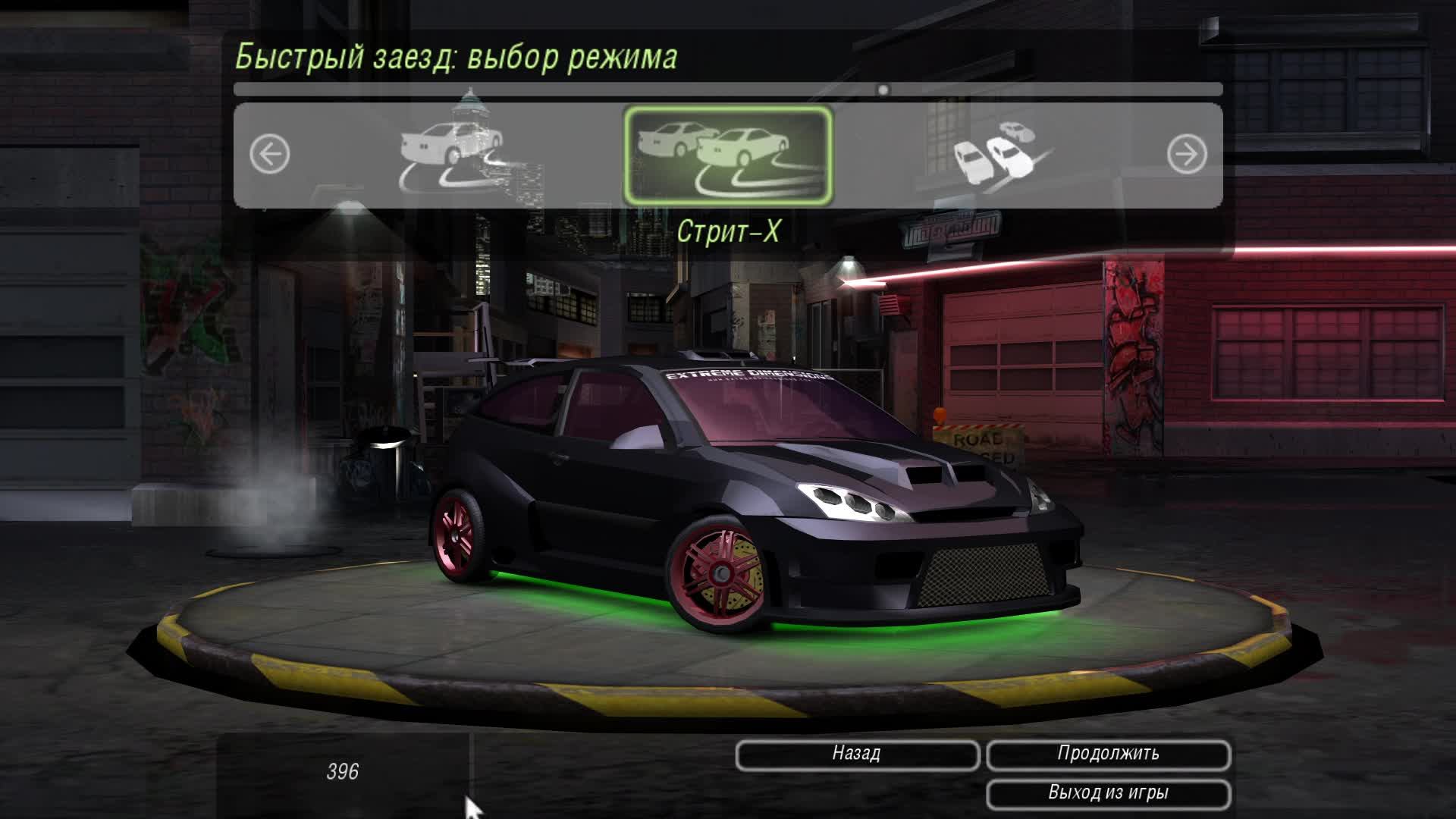The width and height of the screenshot is (1456, 819).
Task: Click the 396 counter at the bottom left
Action: (345, 773)
